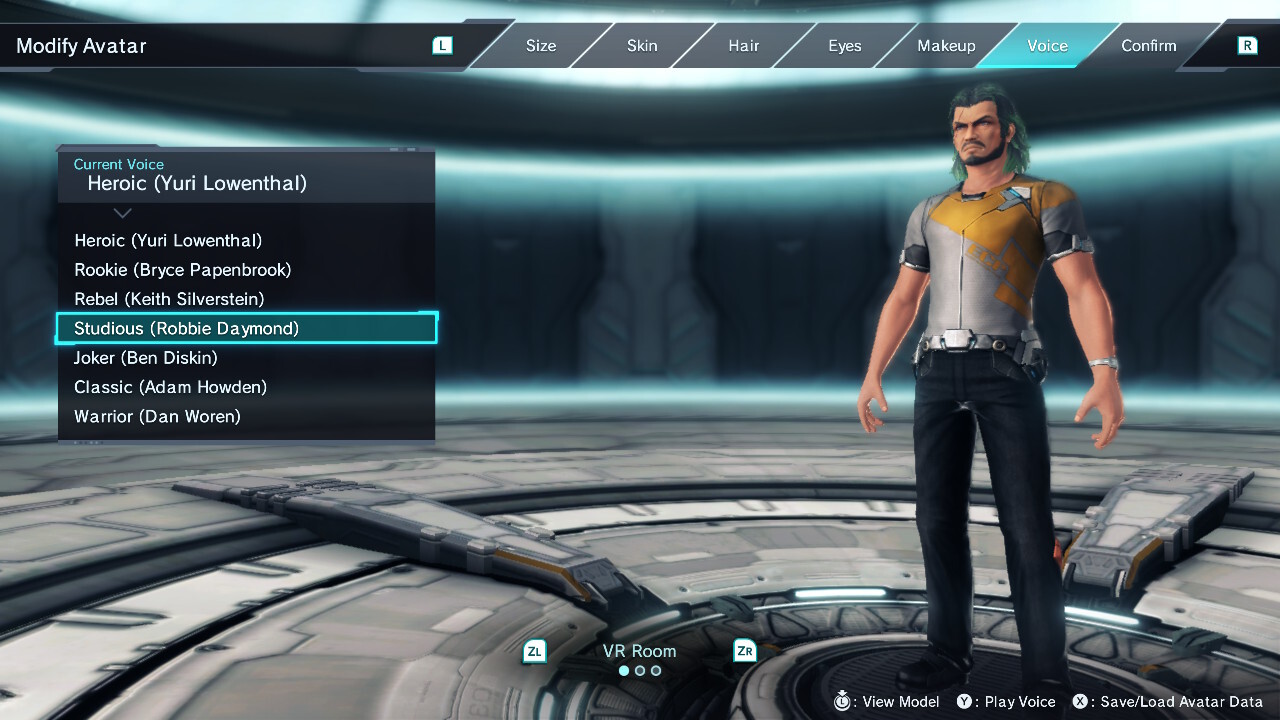Switch to the Makeup tab
Image resolution: width=1280 pixels, height=720 pixels.
pos(946,46)
